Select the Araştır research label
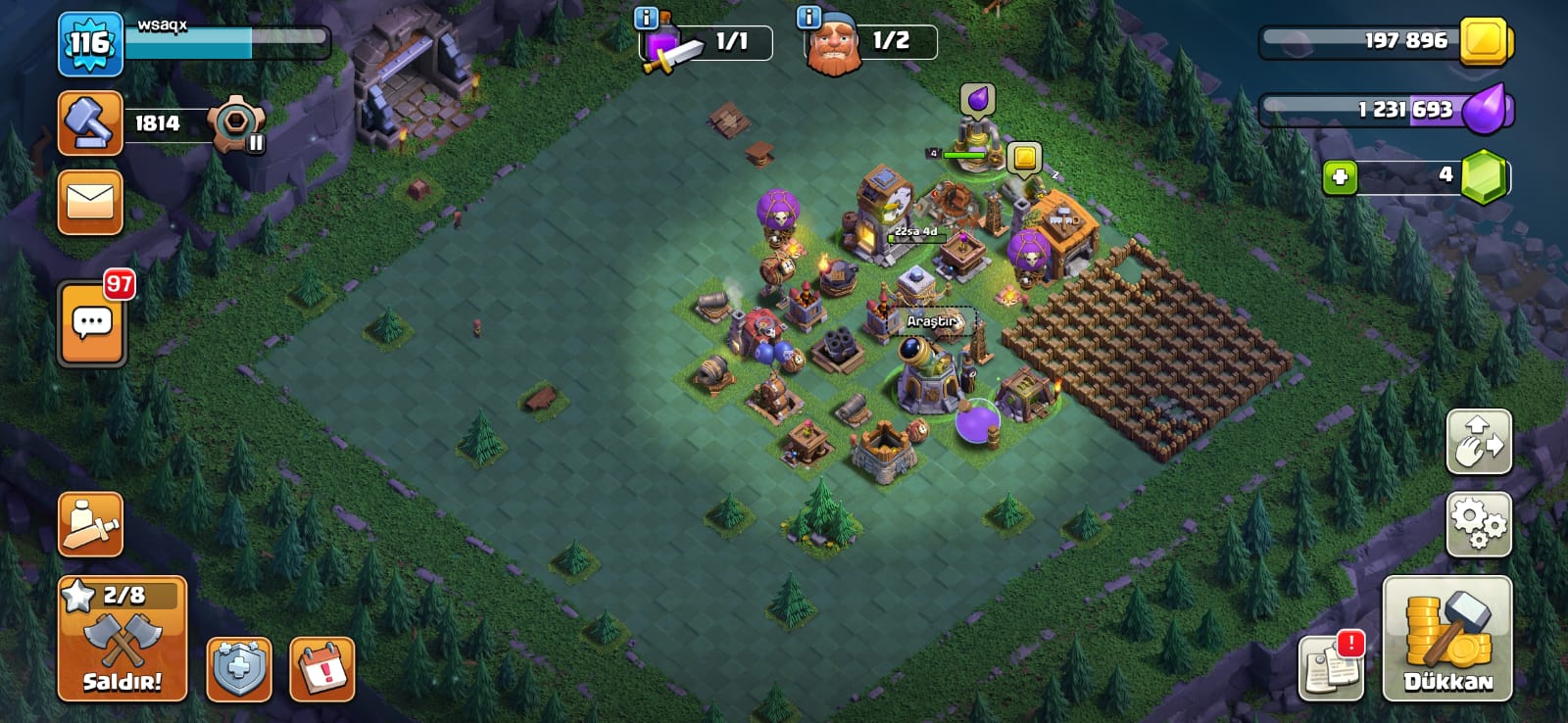 931,321
